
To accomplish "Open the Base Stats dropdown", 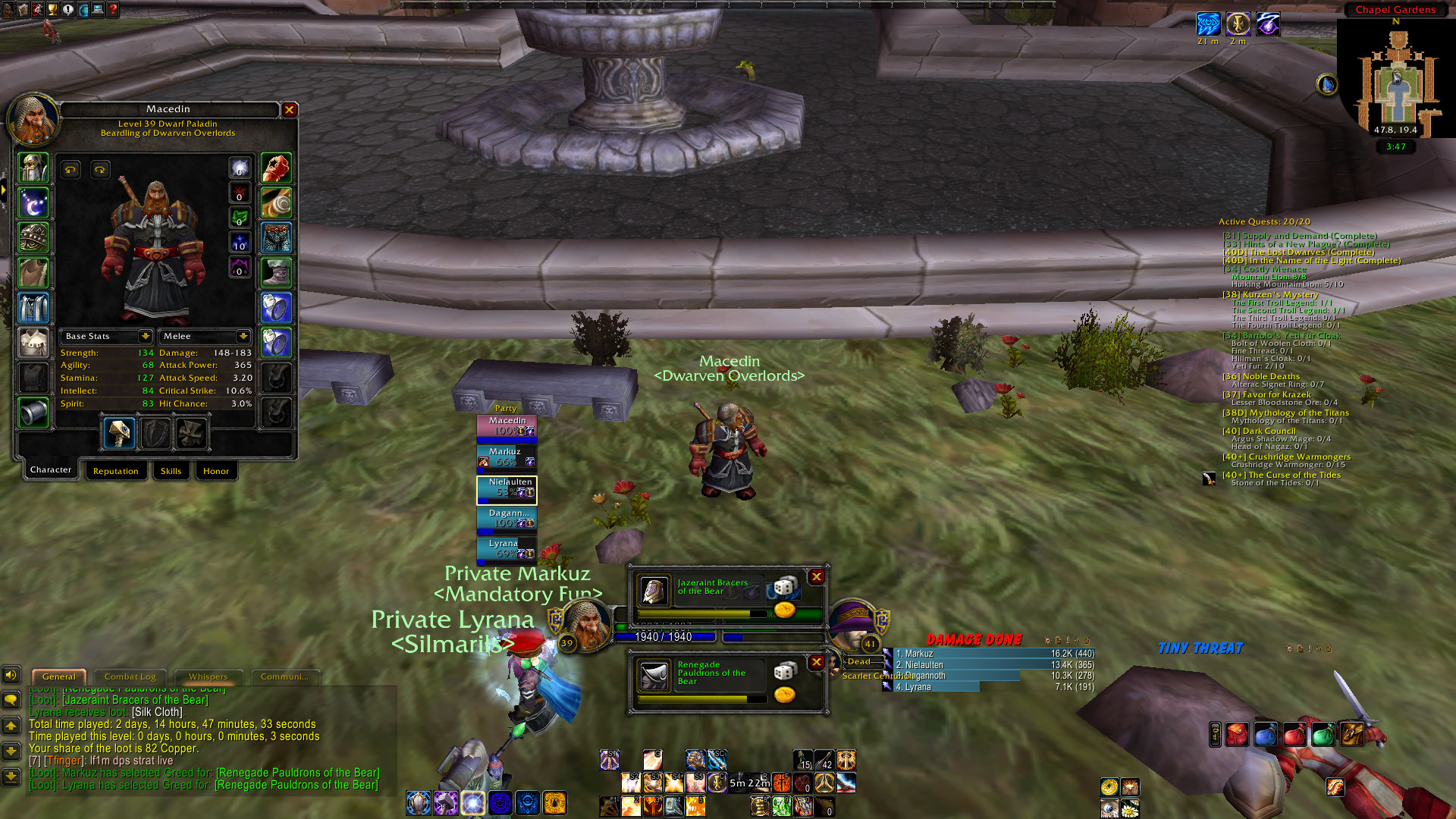I will point(145,336).
